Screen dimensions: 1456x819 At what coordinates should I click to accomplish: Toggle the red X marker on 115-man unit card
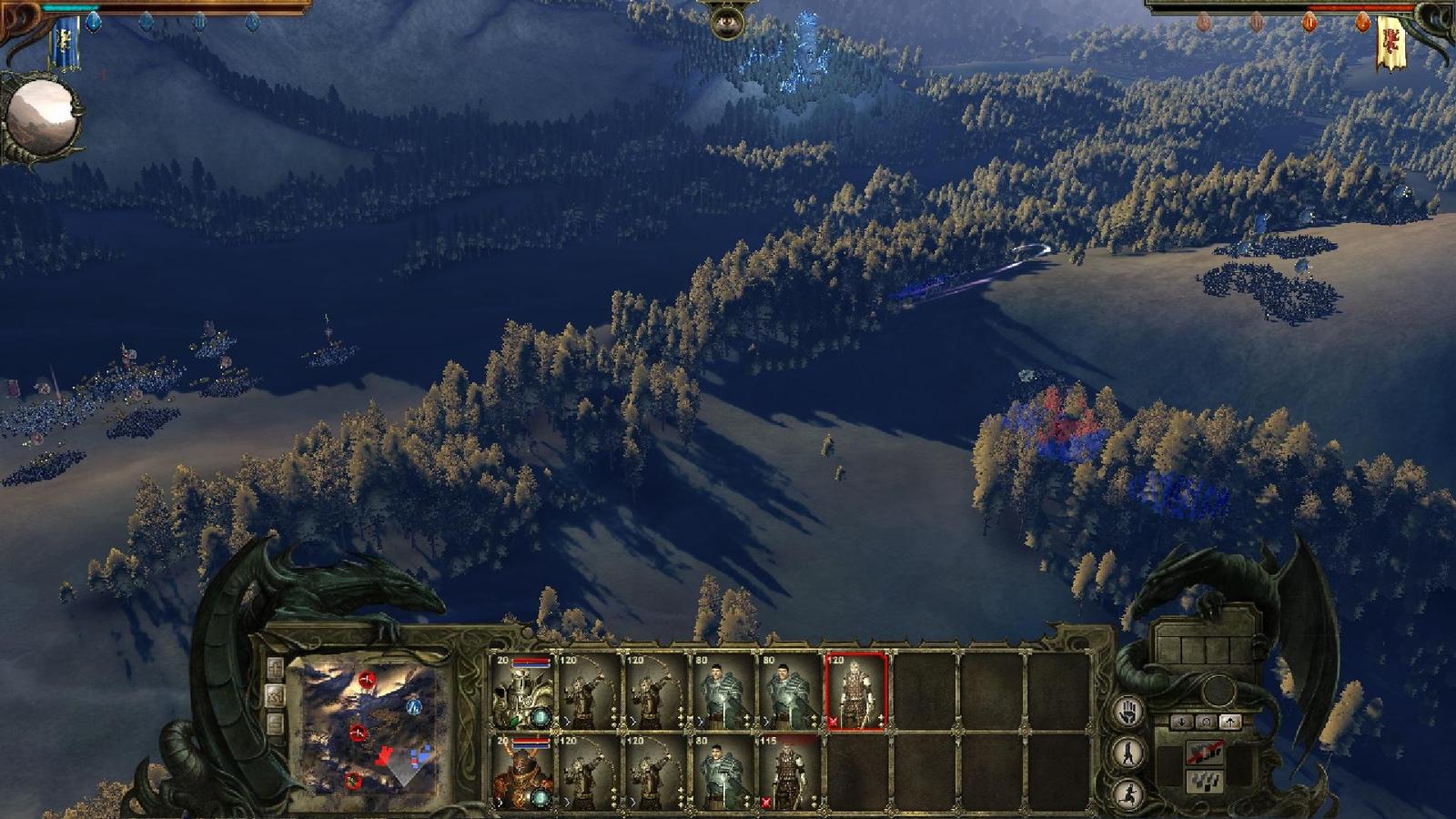(766, 802)
